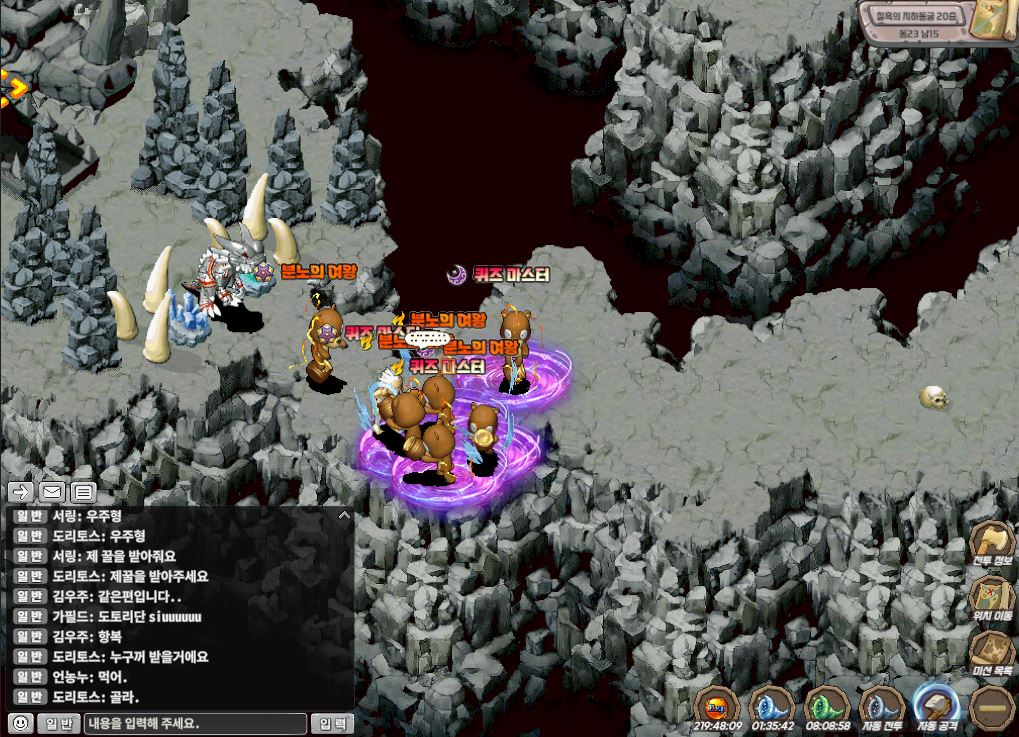Collapse the menu with the minus button
Viewport: 1019px width, 737px height.
click(x=992, y=706)
